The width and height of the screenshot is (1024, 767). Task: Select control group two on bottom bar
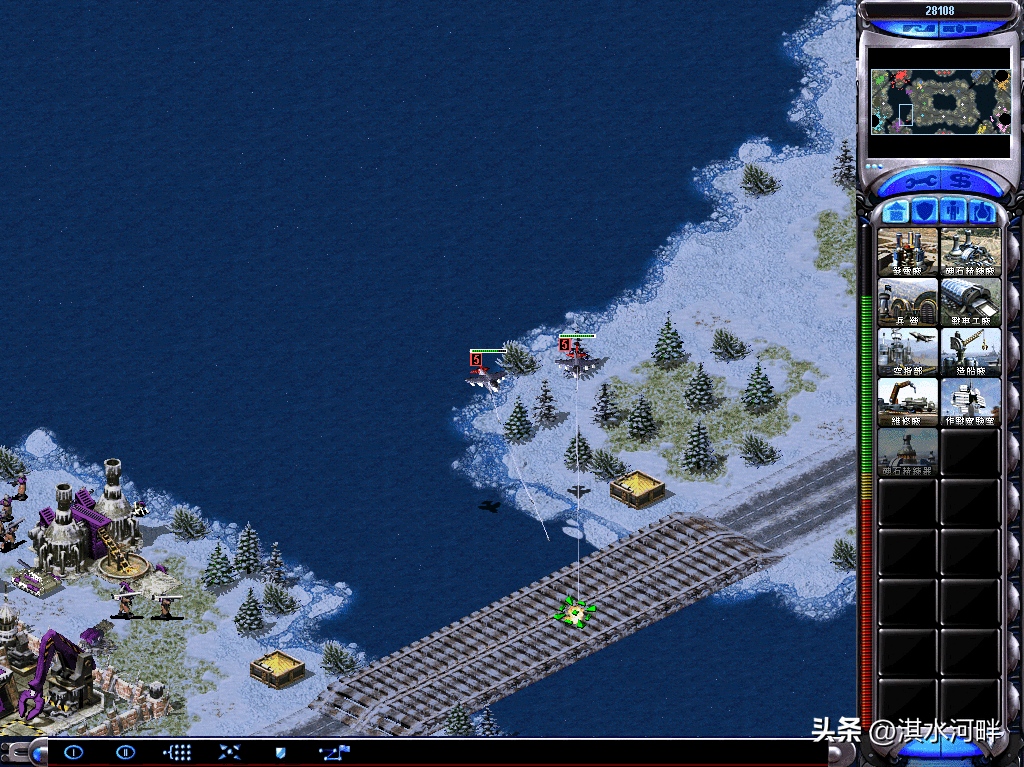point(125,752)
